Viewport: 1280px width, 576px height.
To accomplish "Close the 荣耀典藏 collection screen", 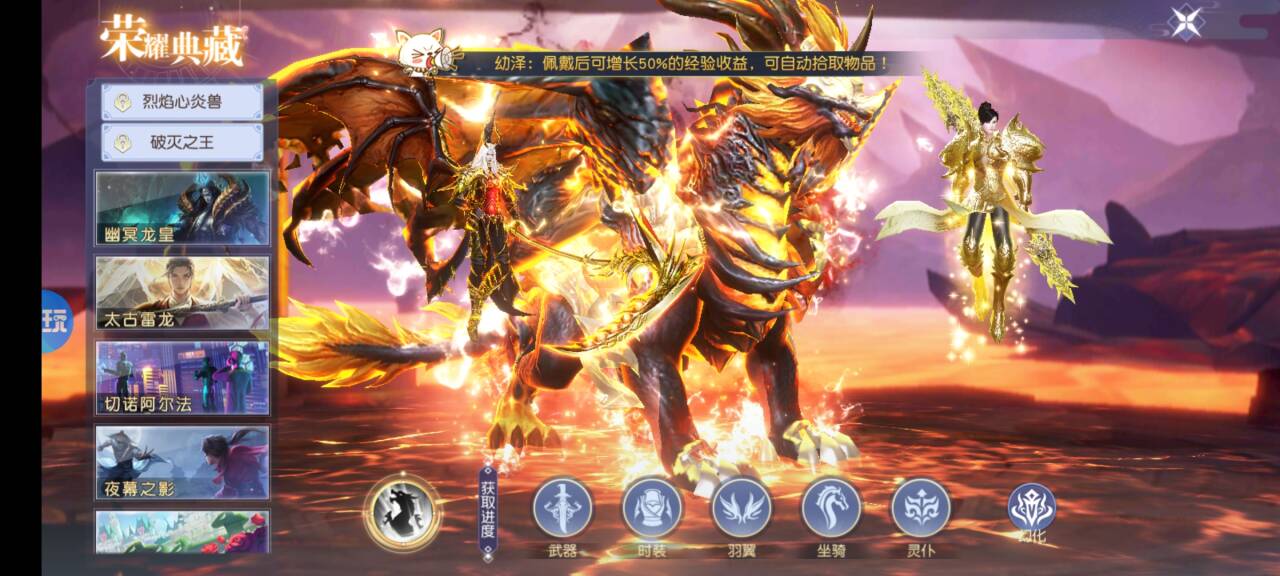I will (1187, 22).
